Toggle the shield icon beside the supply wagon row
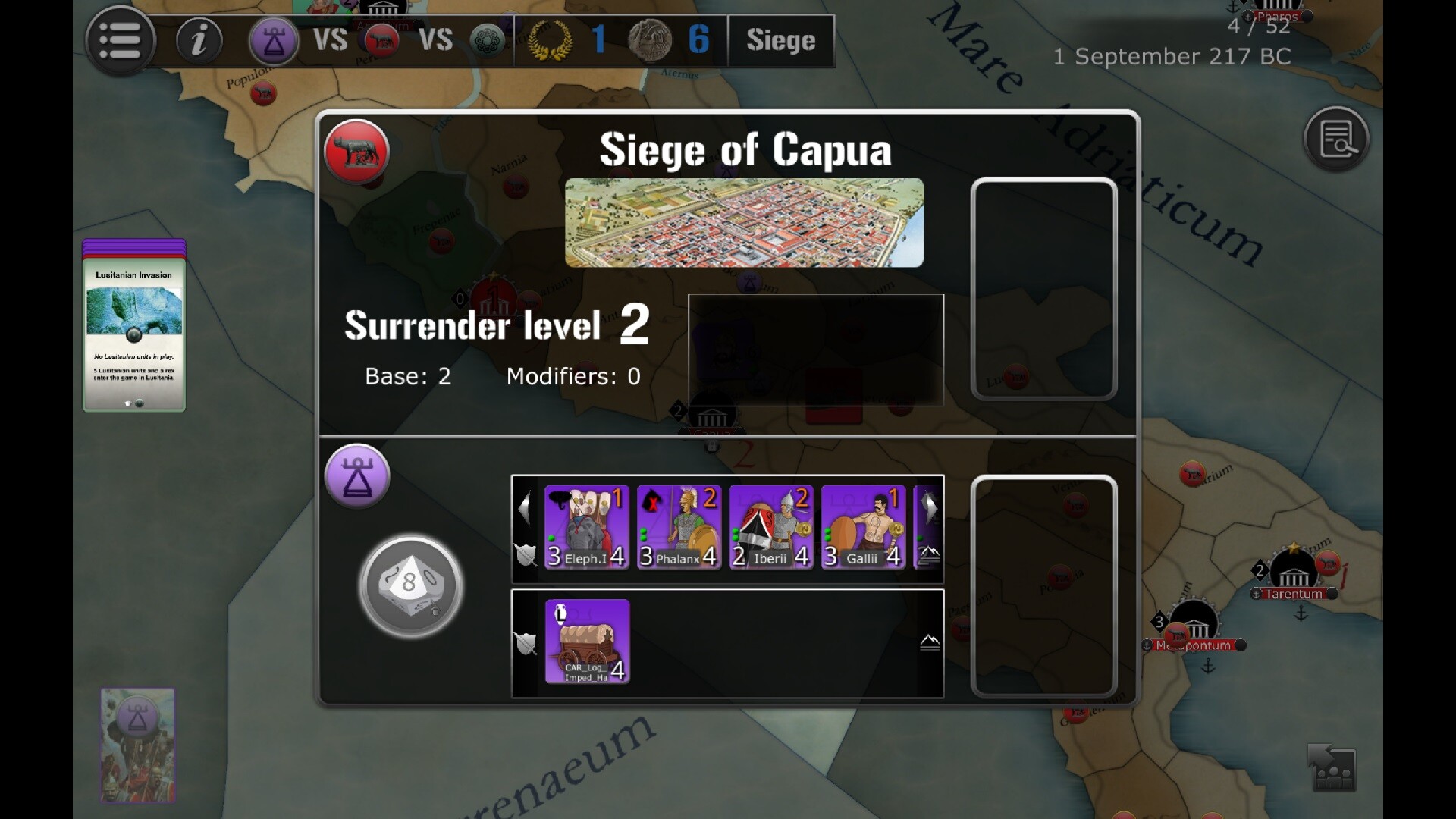The width and height of the screenshot is (1456, 819). pyautogui.click(x=525, y=644)
